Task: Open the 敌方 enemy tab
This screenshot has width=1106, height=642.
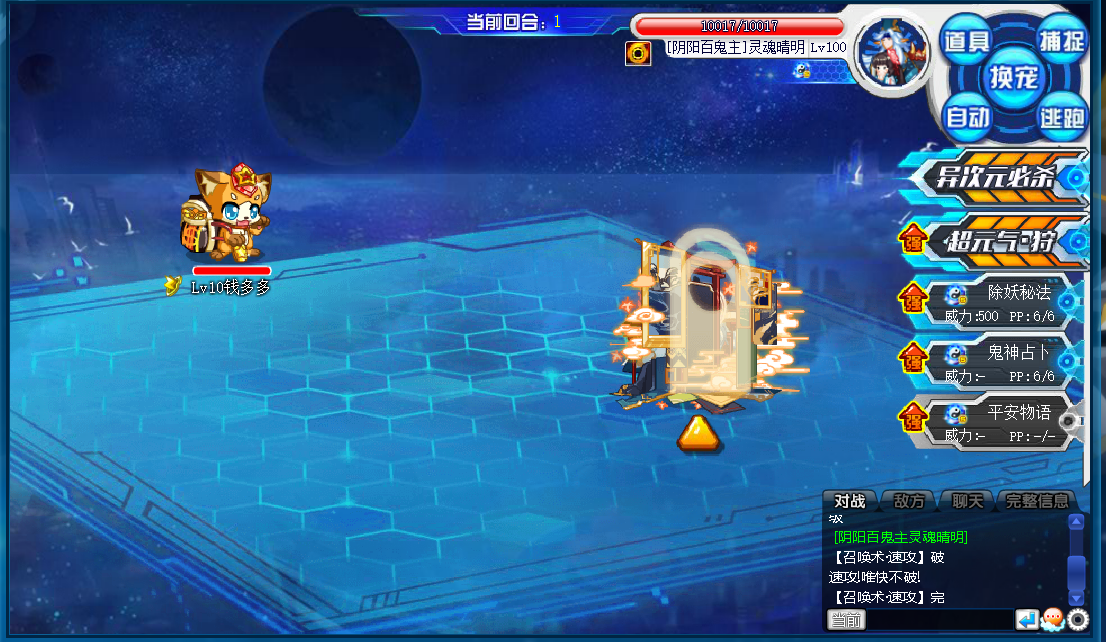Action: point(908,501)
